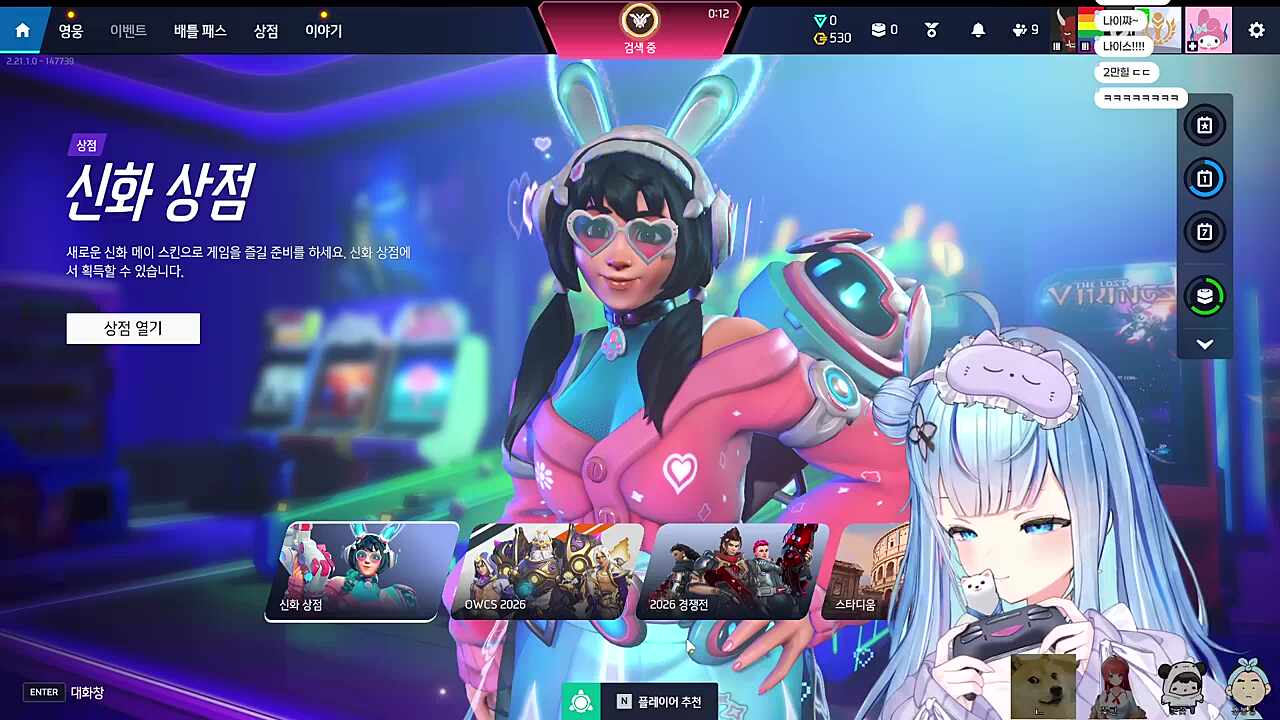This screenshot has height=720, width=1280.
Task: Click the Battle Pass XP progress icon
Action: (x=1204, y=297)
